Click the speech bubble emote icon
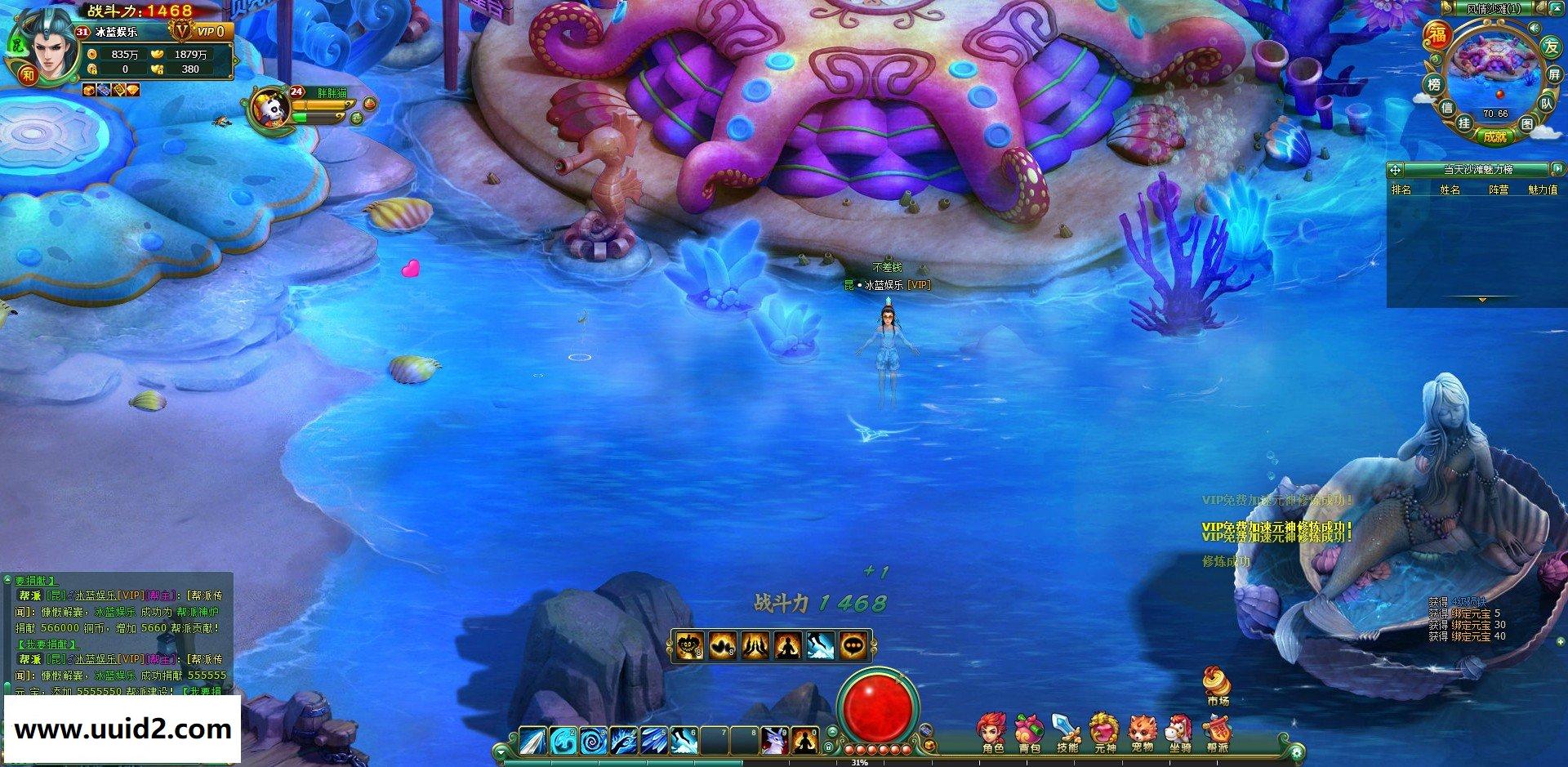 pyautogui.click(x=853, y=646)
